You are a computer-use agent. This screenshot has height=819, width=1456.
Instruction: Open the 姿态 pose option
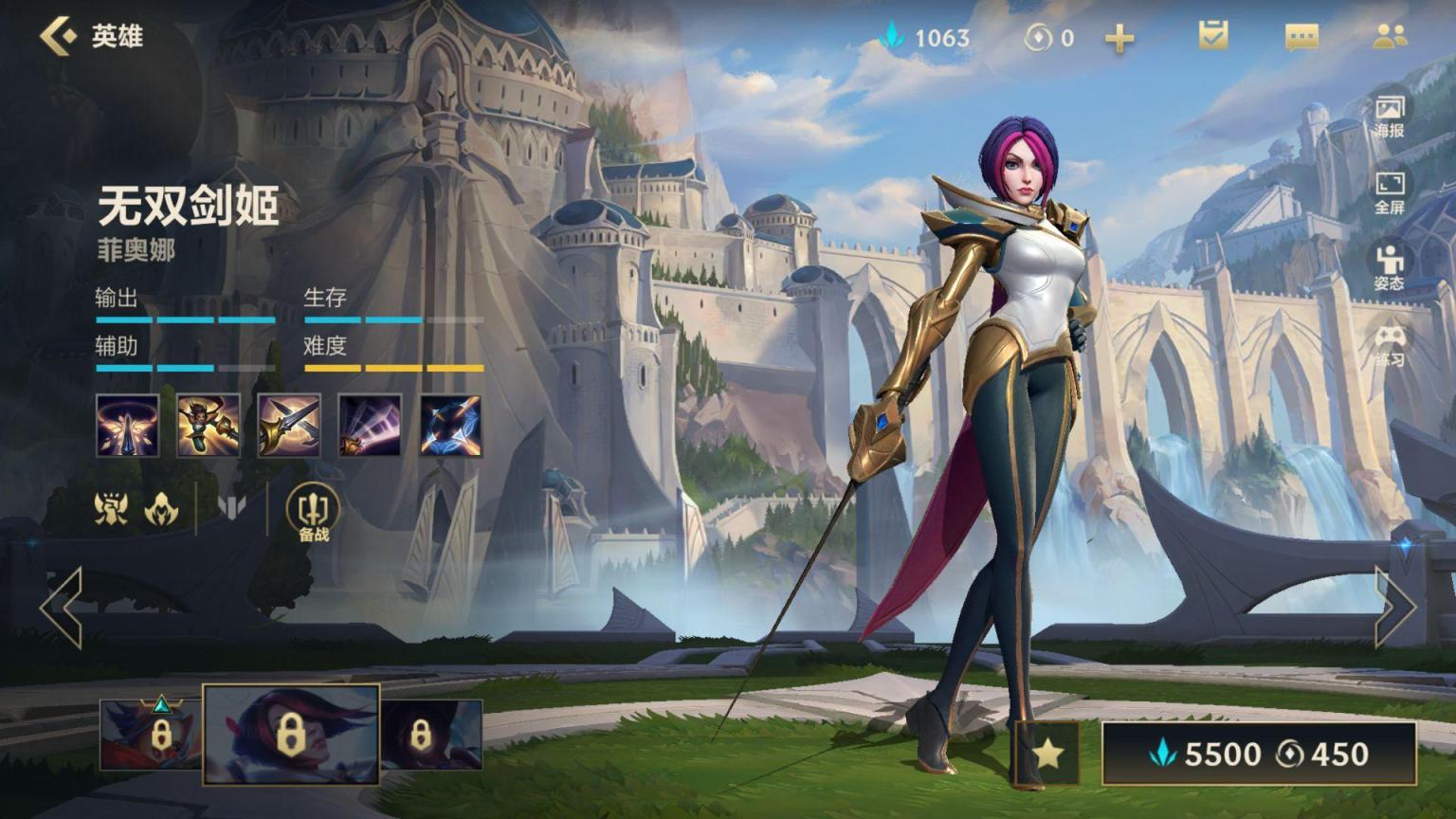(1390, 267)
